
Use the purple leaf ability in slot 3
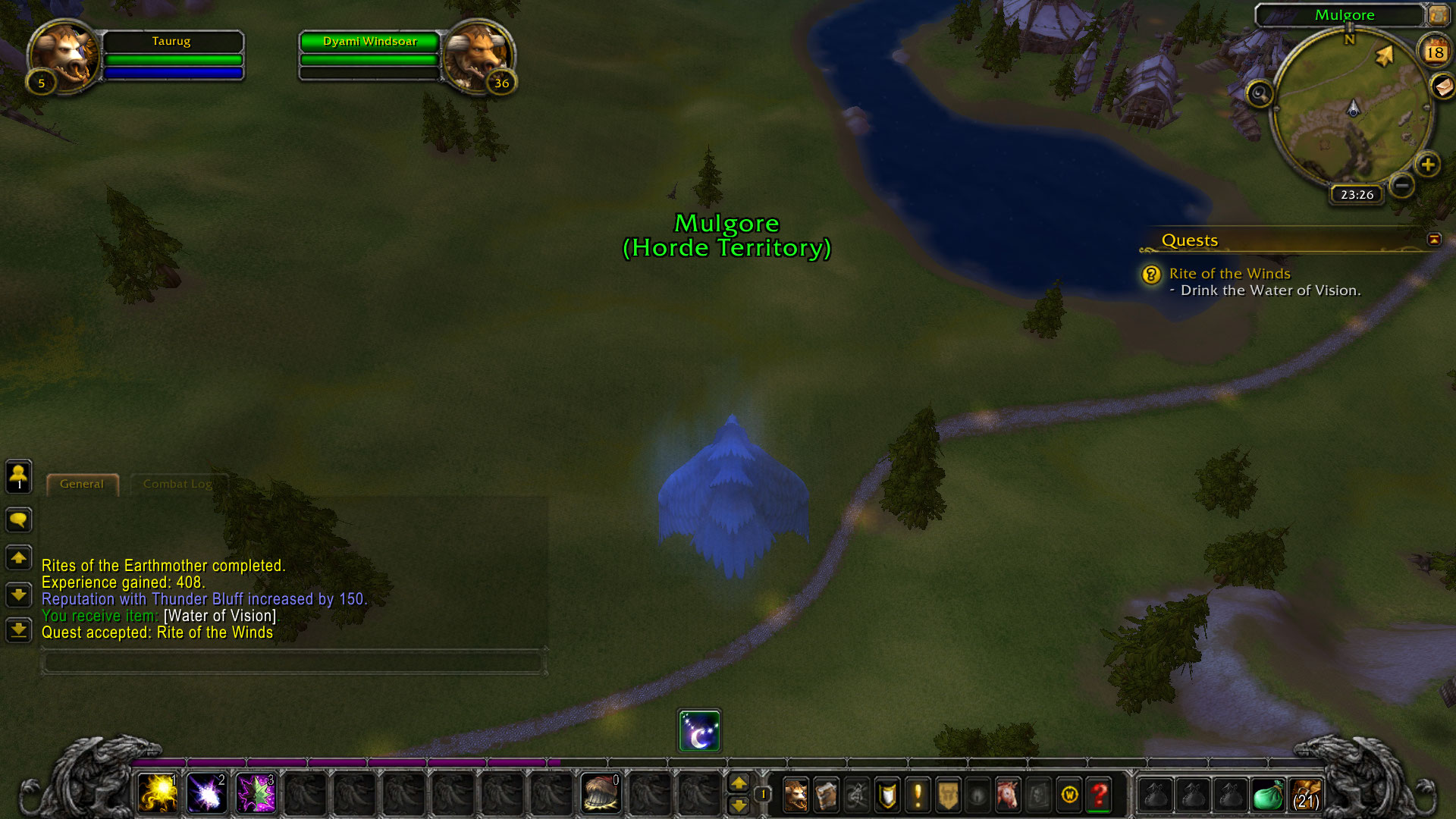256,794
